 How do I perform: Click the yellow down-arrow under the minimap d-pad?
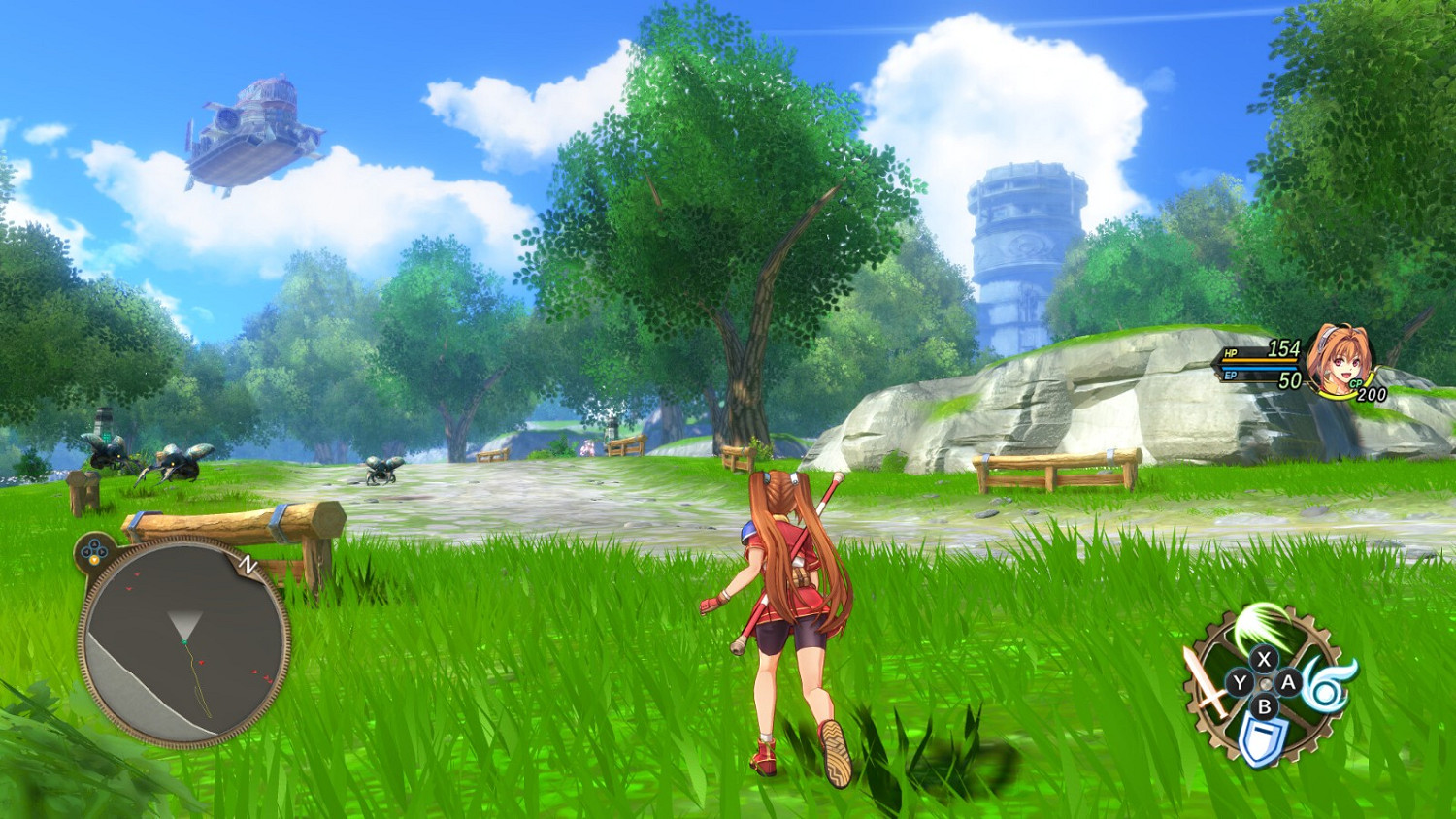coord(94,560)
